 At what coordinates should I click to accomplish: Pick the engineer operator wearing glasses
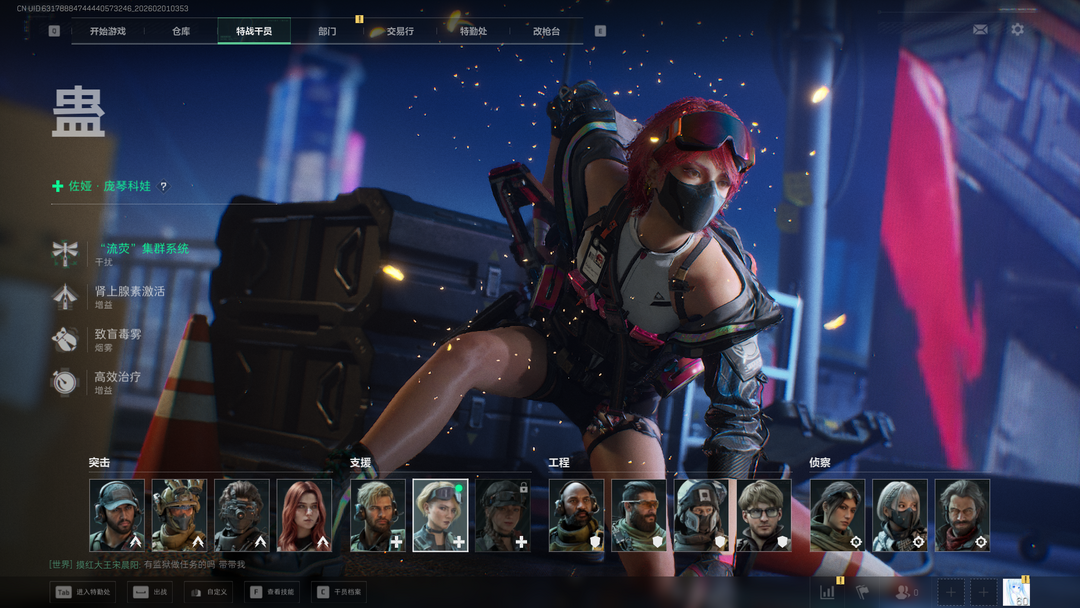tap(764, 515)
